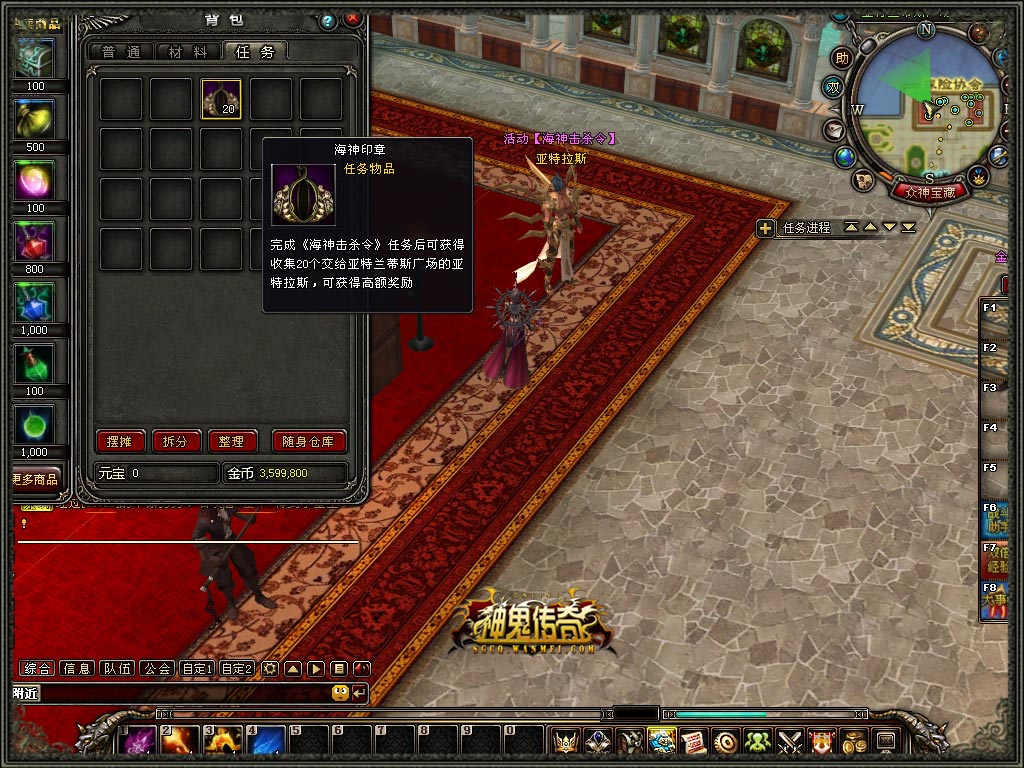Open the world map globe icon
Viewport: 1024px width, 768px height.
[845, 157]
